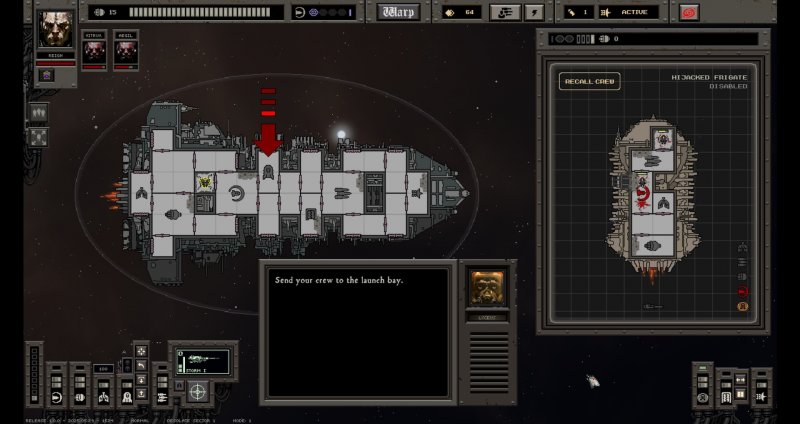
Task: Recall crew from the hijacked frigate
Action: click(x=590, y=81)
